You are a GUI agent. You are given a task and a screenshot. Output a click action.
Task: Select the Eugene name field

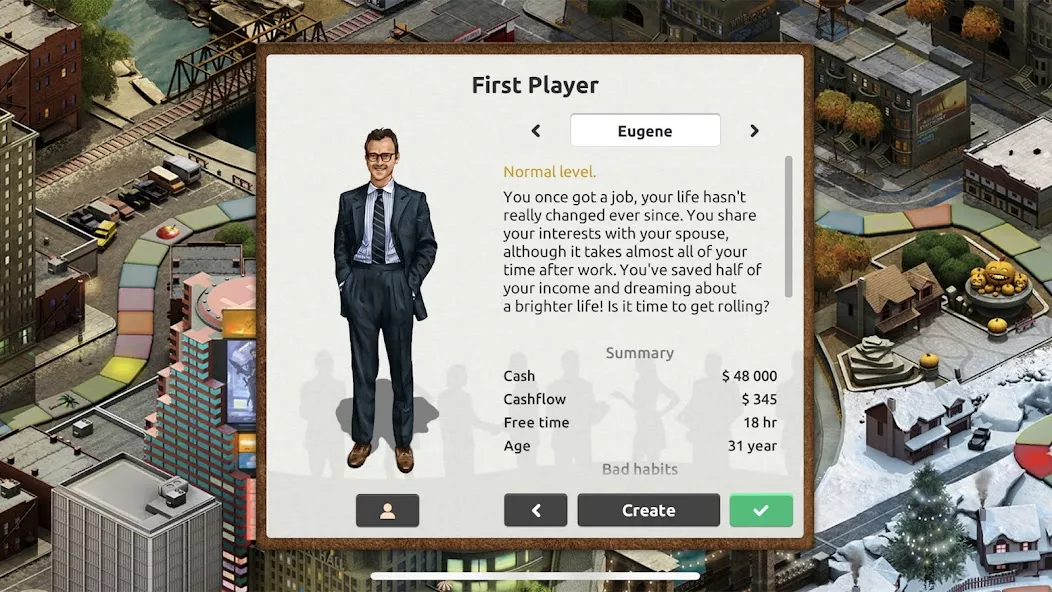pos(645,131)
